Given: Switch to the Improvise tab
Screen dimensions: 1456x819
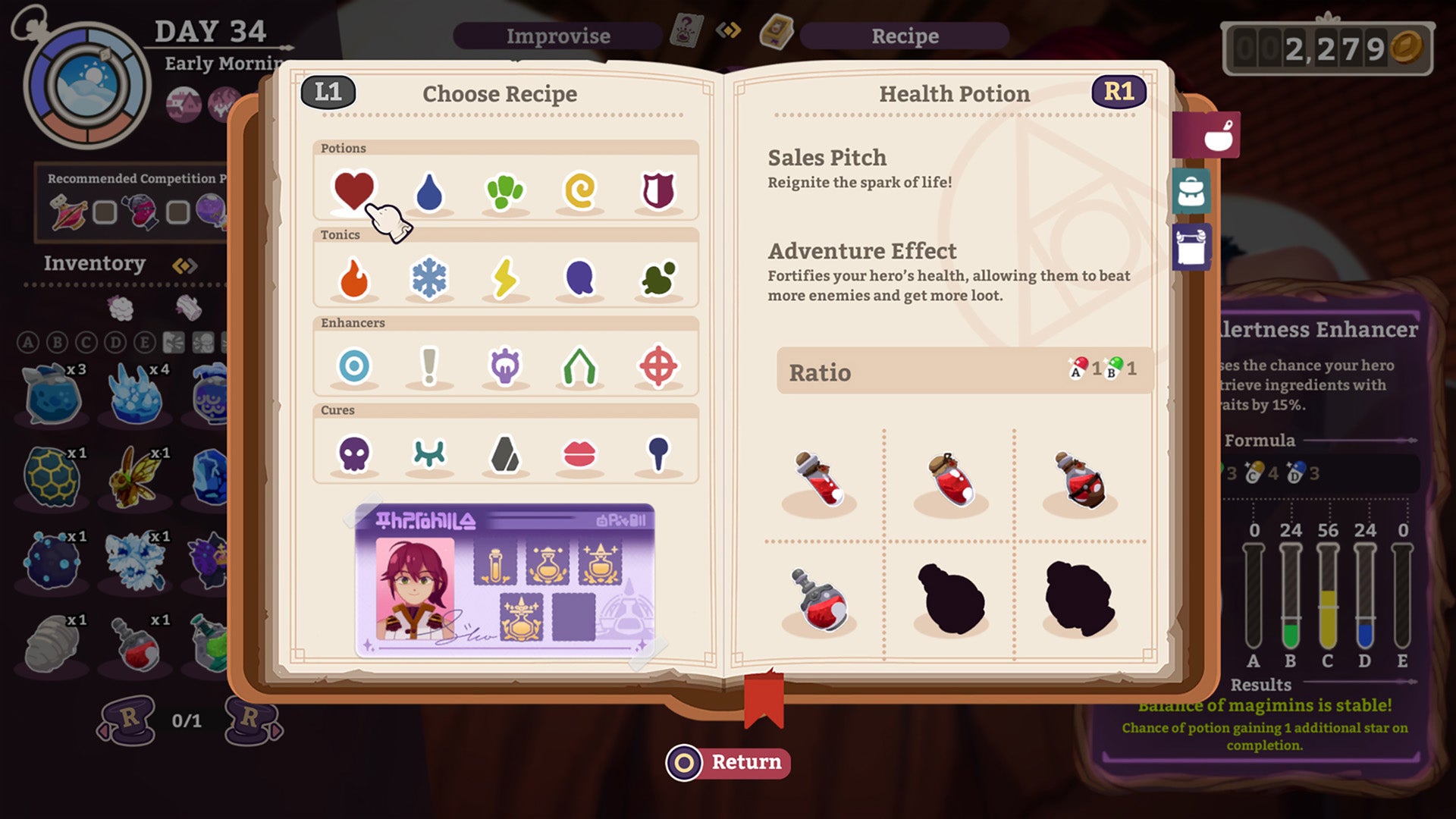Looking at the screenshot, I should point(557,36).
